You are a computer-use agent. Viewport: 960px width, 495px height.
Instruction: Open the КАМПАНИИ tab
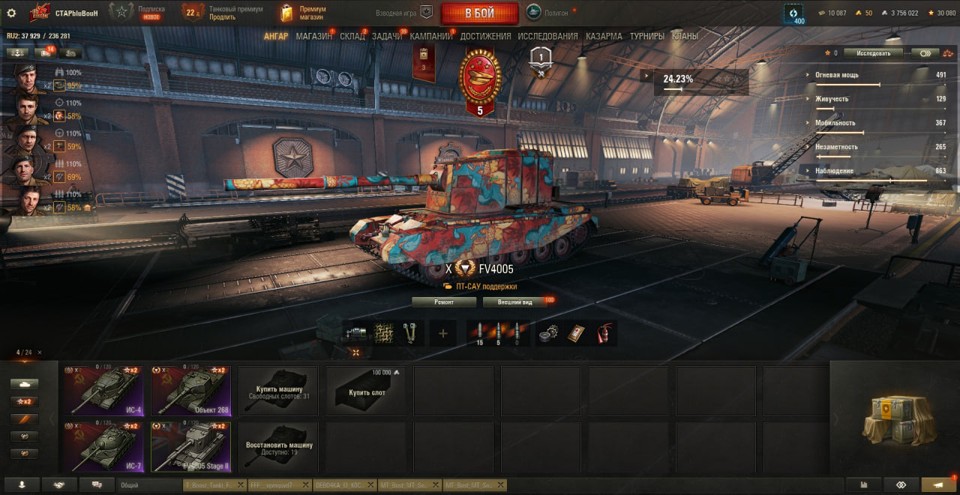pos(431,36)
